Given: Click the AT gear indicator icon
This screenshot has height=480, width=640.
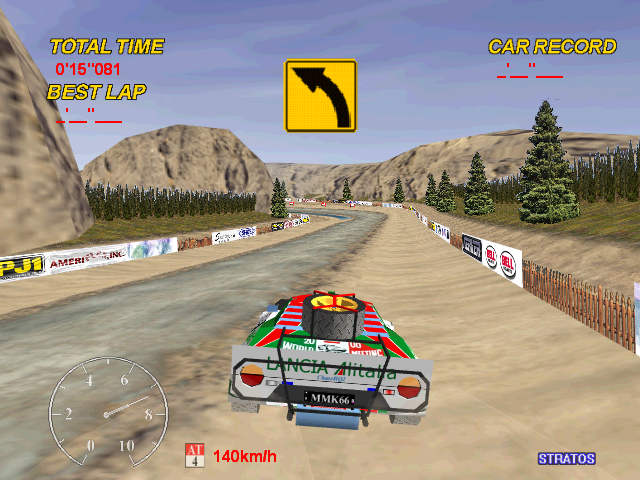Looking at the screenshot, I should [194, 456].
